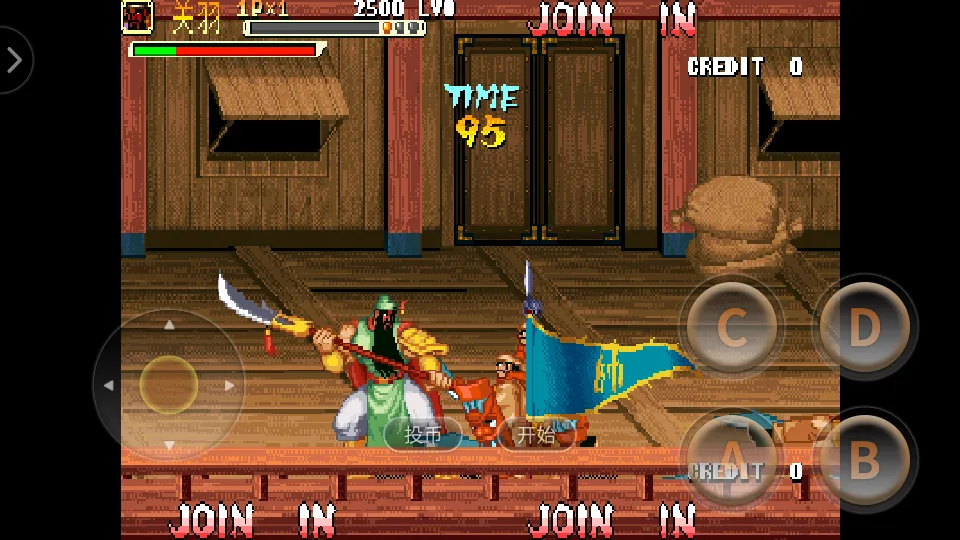Click the virtual joystick's left arrow

108,385
